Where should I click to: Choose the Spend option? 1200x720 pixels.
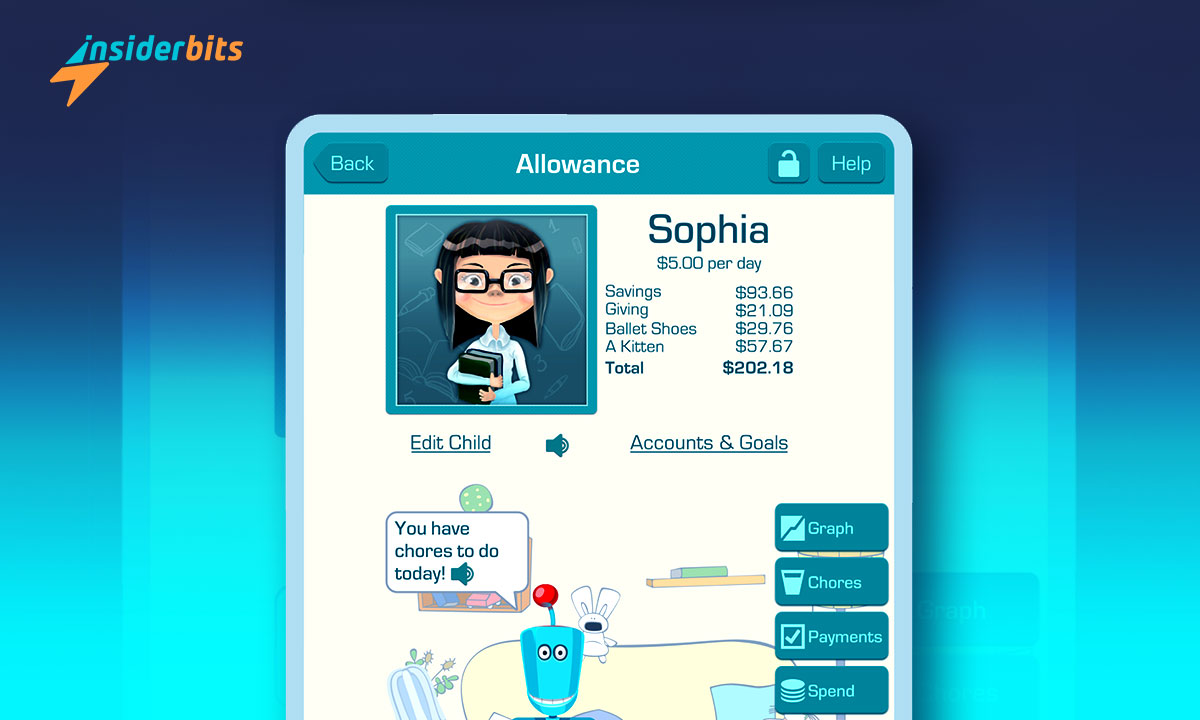pos(831,690)
